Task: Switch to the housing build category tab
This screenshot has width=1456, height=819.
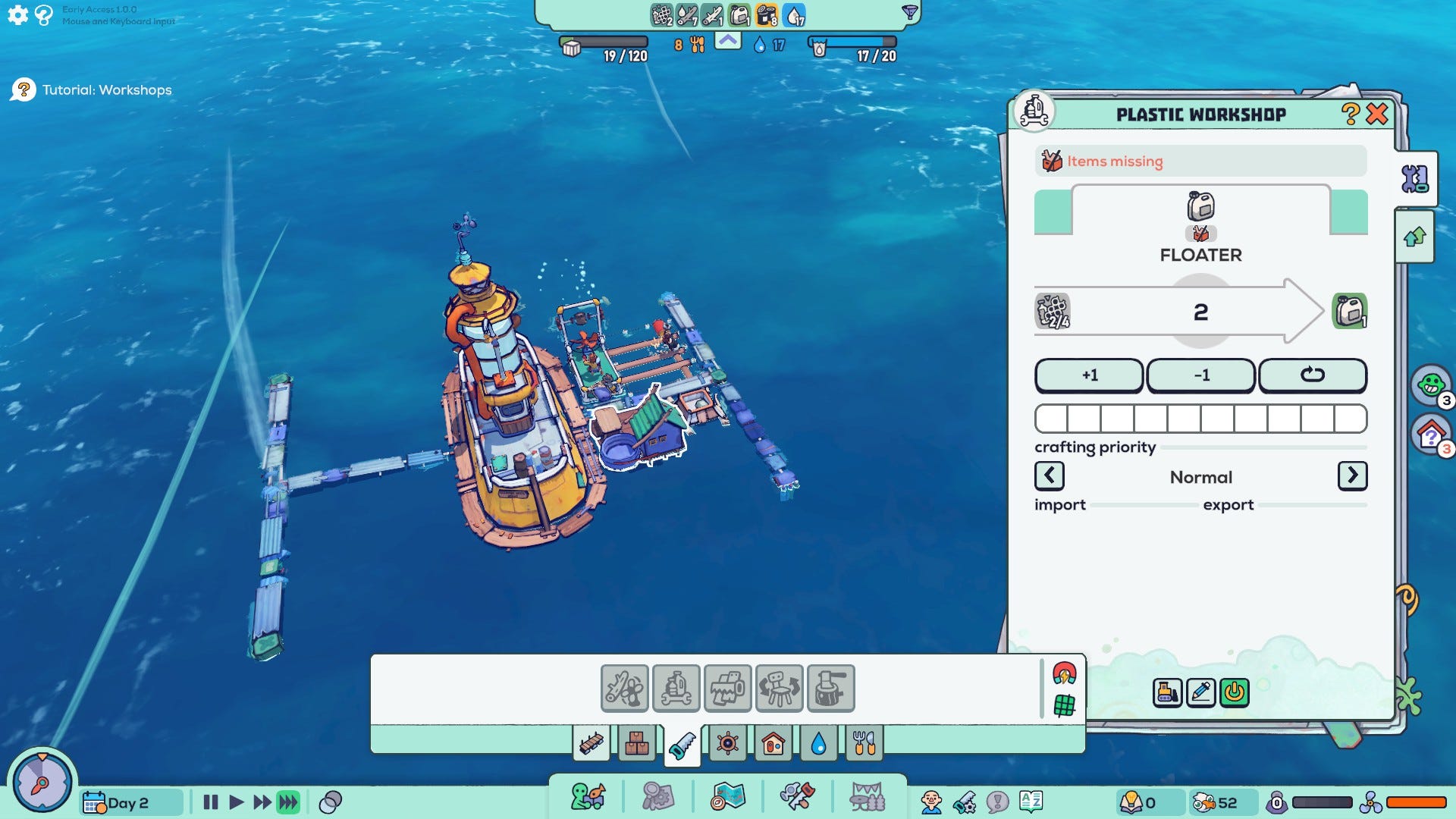Action: point(773,744)
